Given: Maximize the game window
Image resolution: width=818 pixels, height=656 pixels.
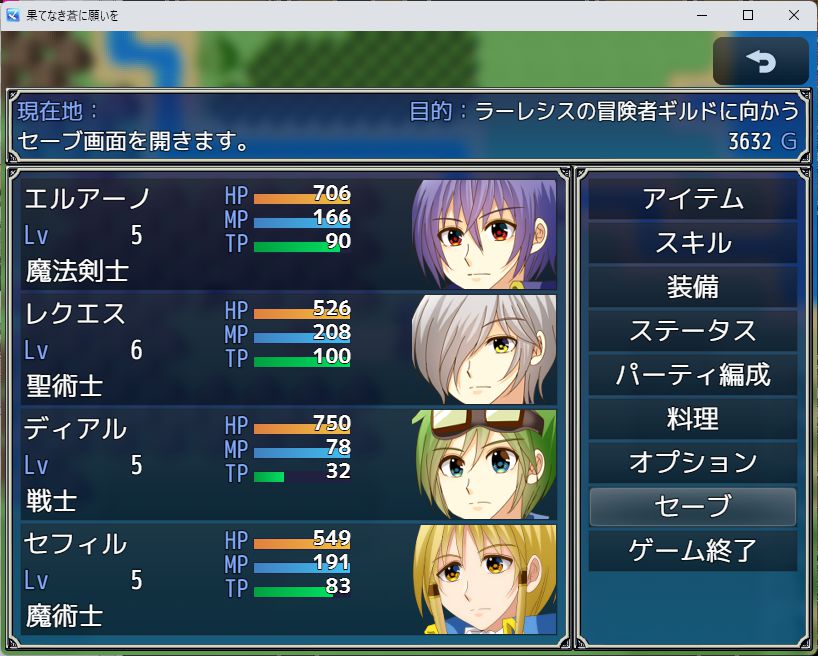Looking at the screenshot, I should click(x=747, y=15).
